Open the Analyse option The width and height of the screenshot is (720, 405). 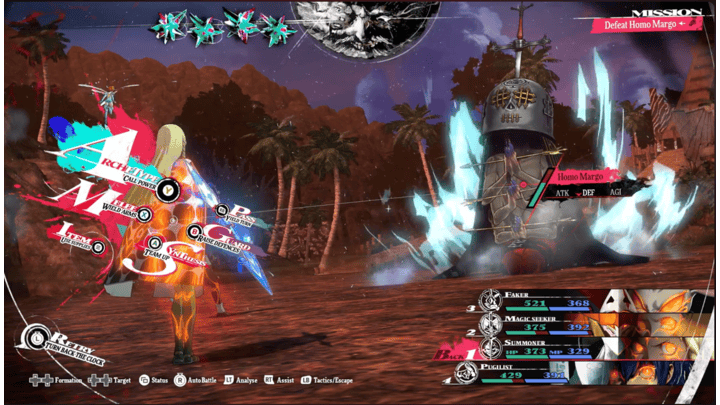(252, 381)
